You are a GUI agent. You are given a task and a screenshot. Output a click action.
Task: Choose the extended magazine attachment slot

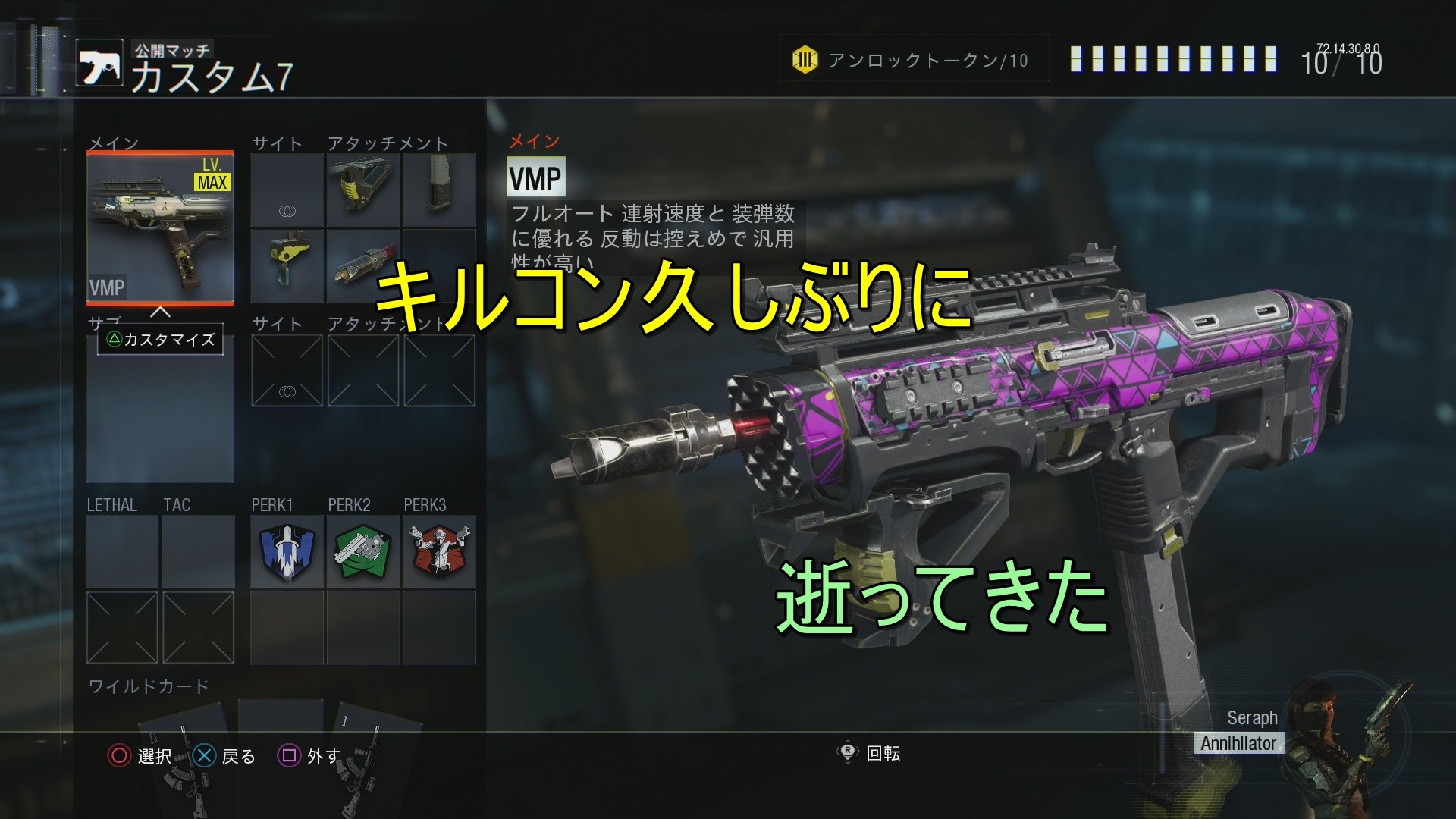(x=439, y=190)
